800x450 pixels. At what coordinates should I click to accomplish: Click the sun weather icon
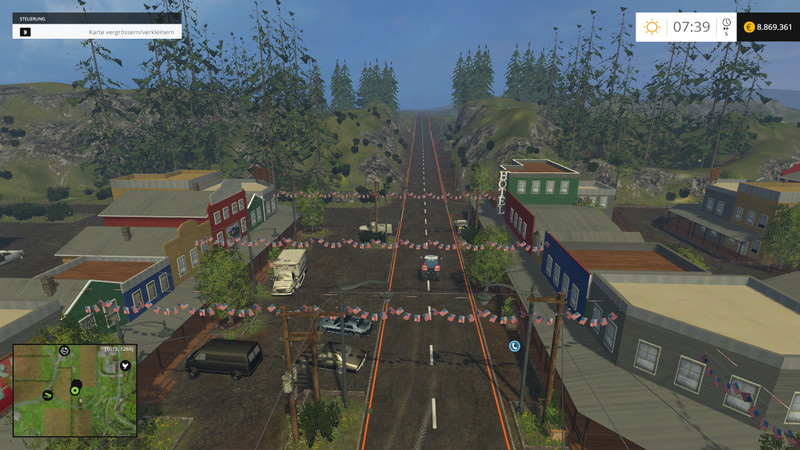click(x=652, y=27)
